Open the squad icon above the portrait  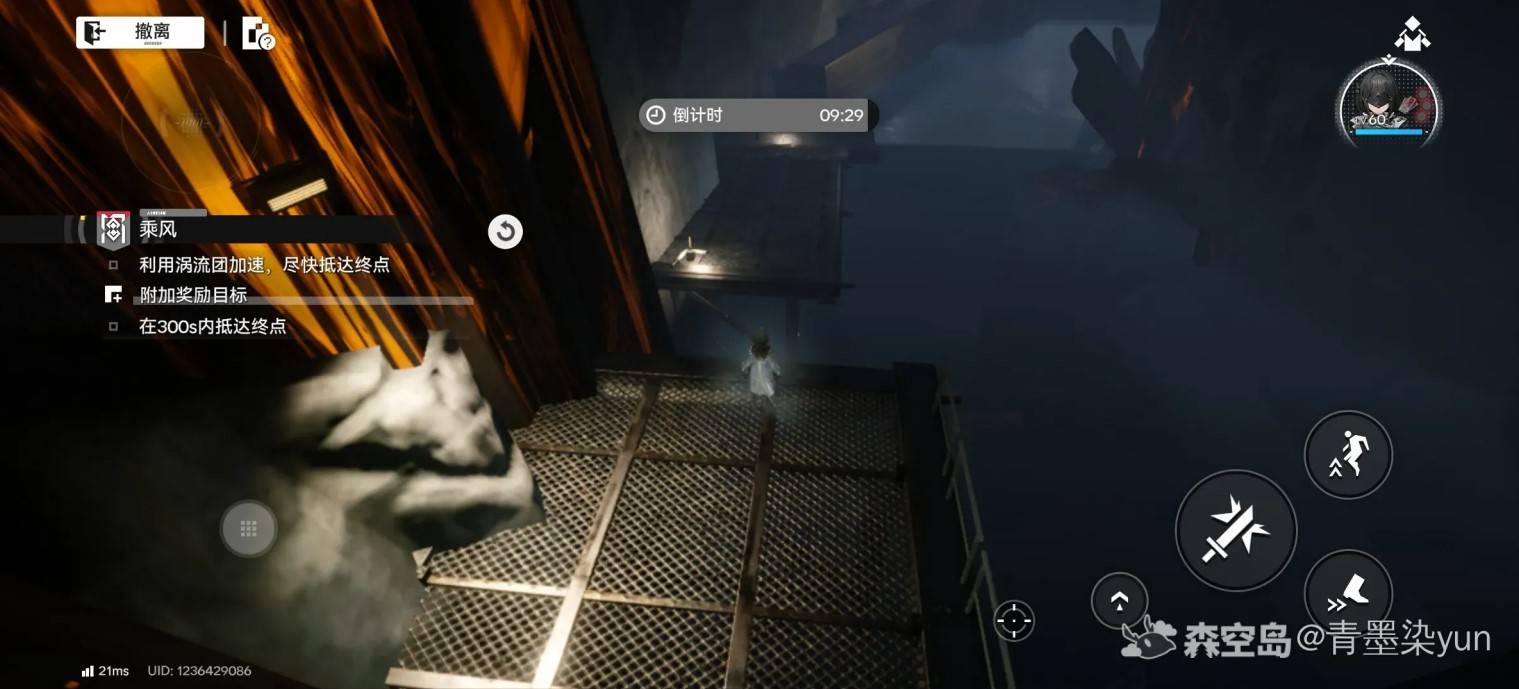click(x=1411, y=33)
